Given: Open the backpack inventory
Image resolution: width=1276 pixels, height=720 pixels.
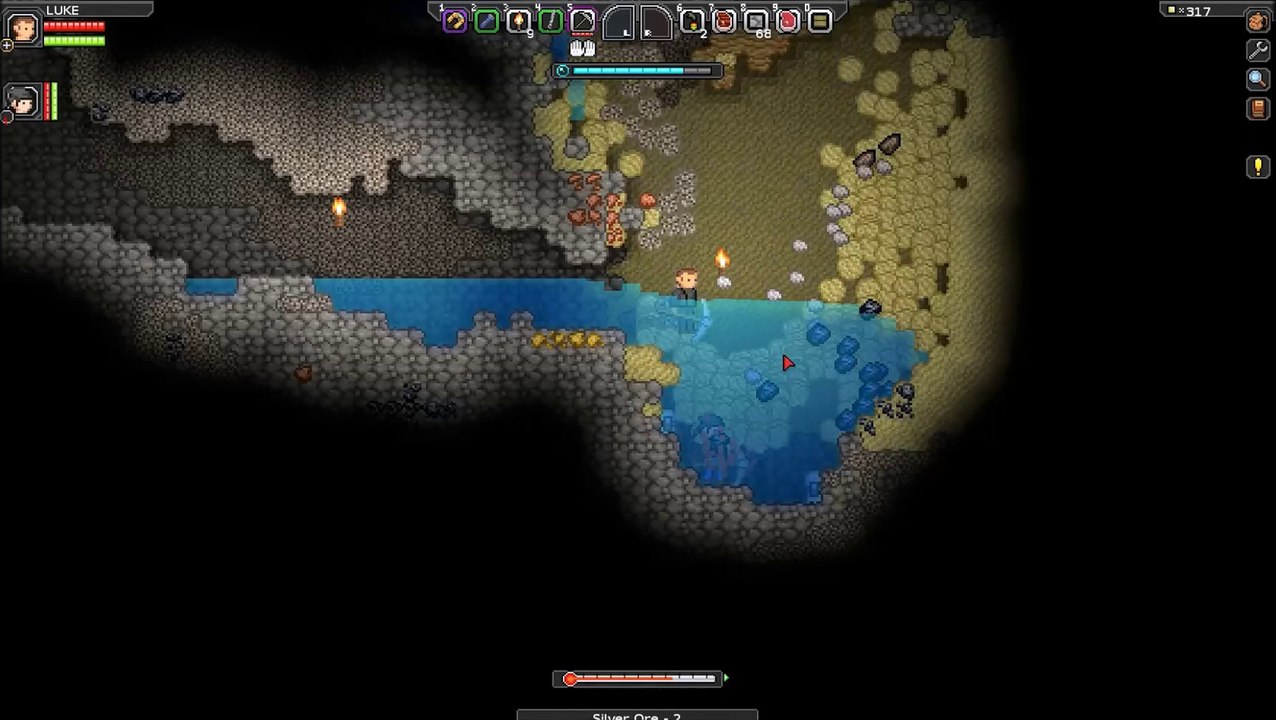Looking at the screenshot, I should point(1258,21).
